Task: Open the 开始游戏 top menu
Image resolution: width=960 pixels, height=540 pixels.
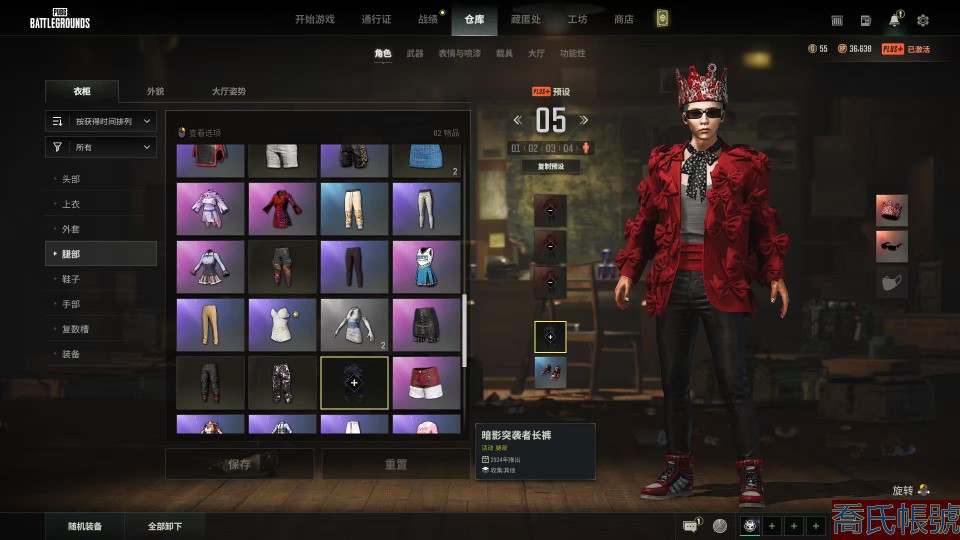Action: click(x=315, y=19)
